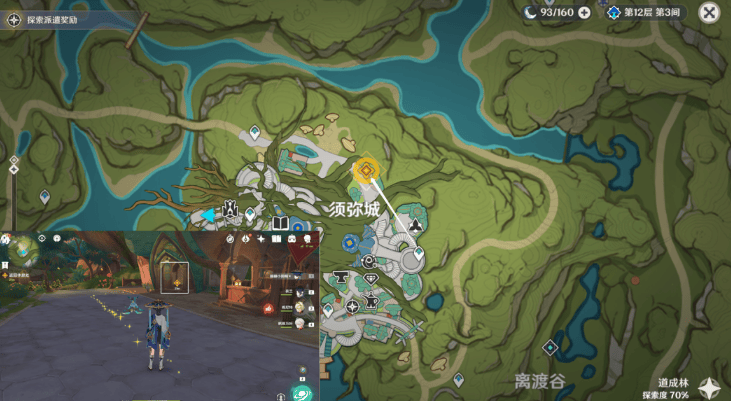This screenshot has height=401, width=731.
Task: Select the player's cyan arrow on the map
Action: (208, 214)
